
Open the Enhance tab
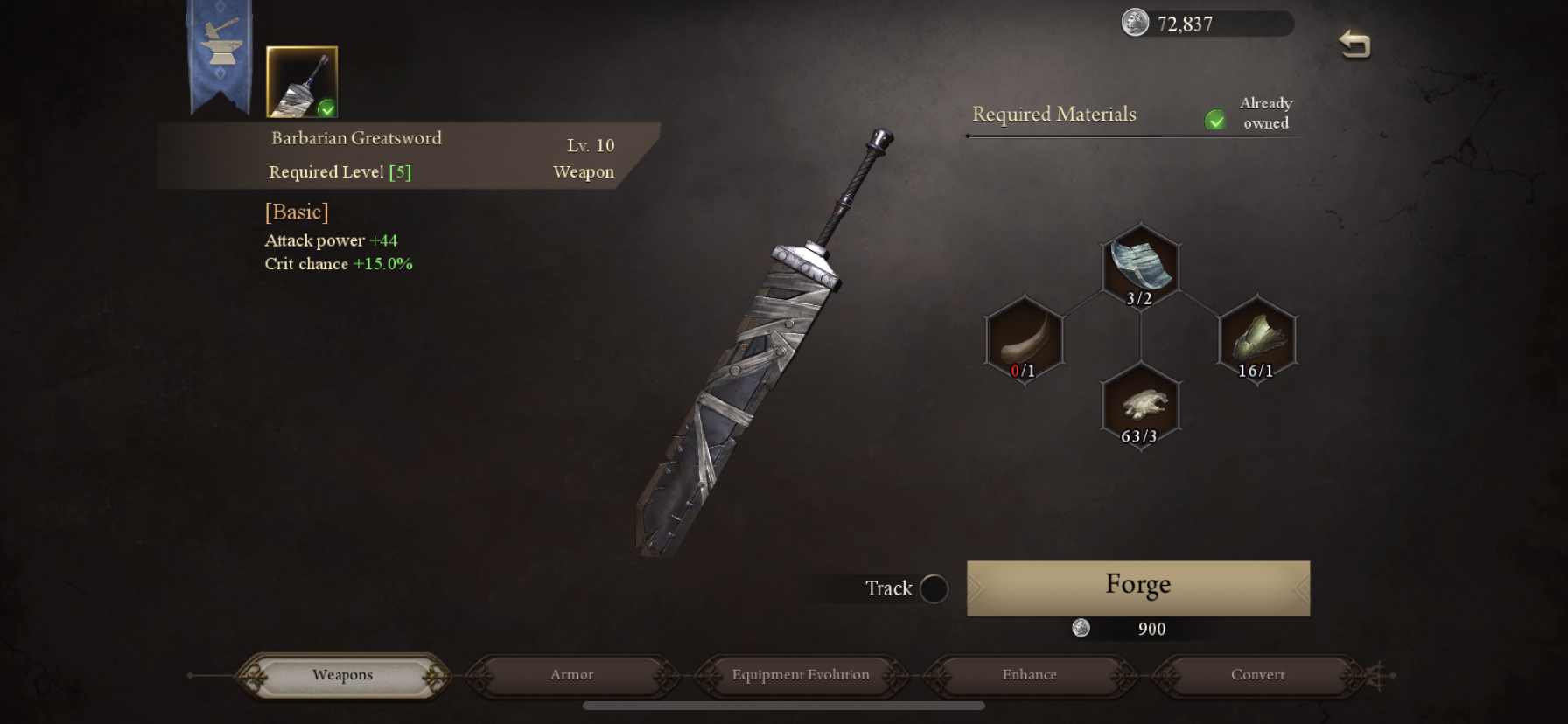(x=1029, y=675)
